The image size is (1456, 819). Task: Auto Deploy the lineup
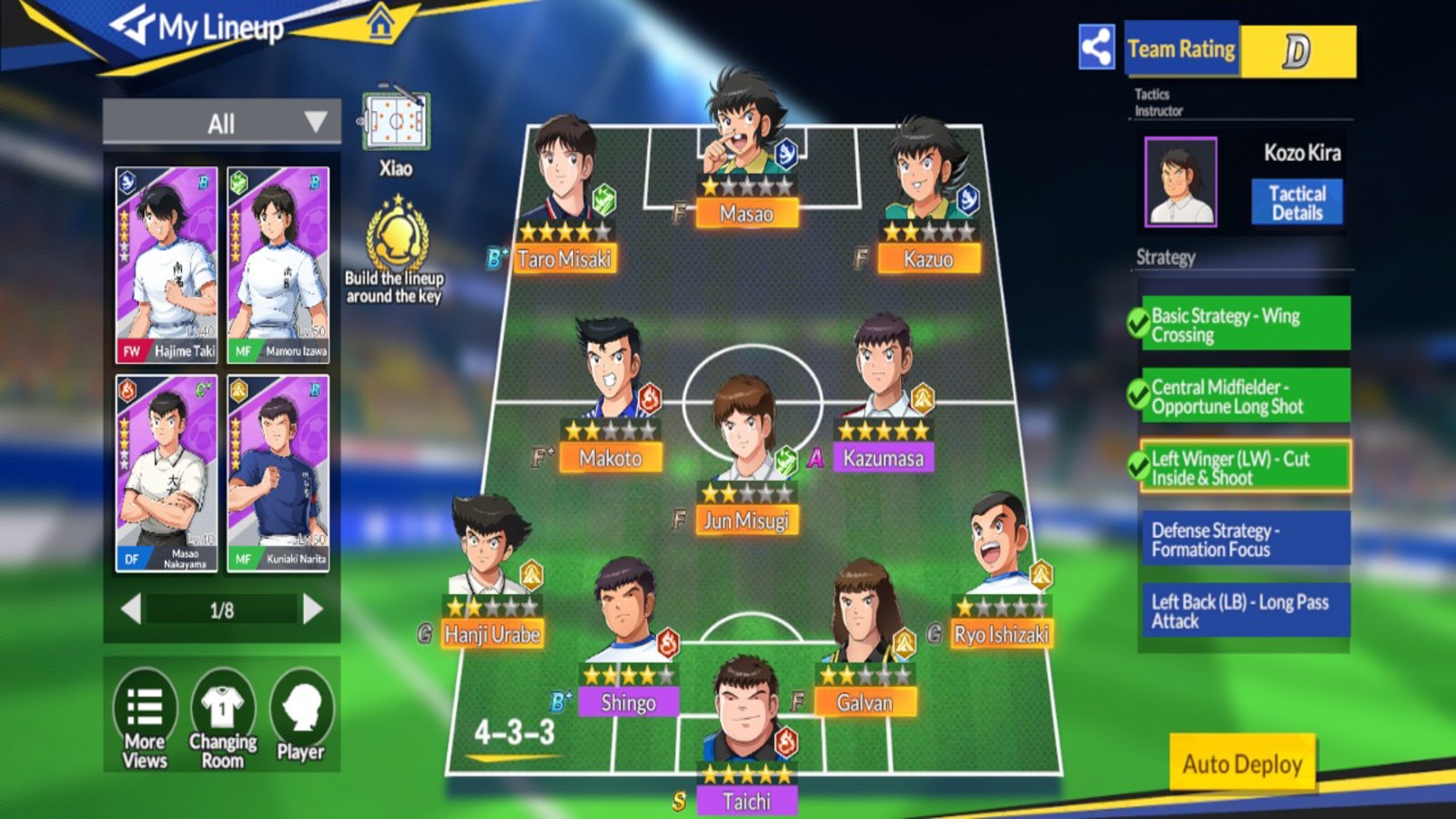coord(1242,763)
